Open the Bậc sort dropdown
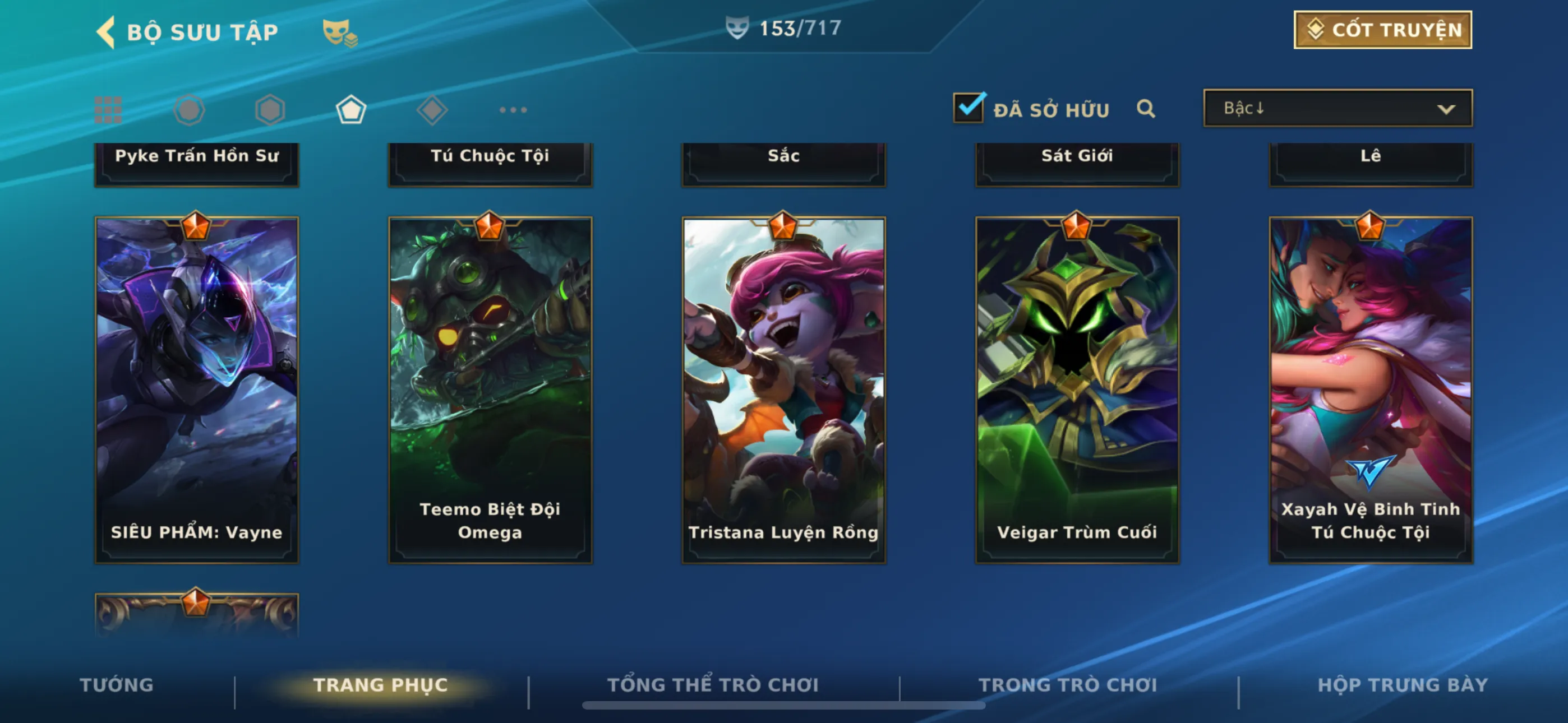 (1338, 108)
